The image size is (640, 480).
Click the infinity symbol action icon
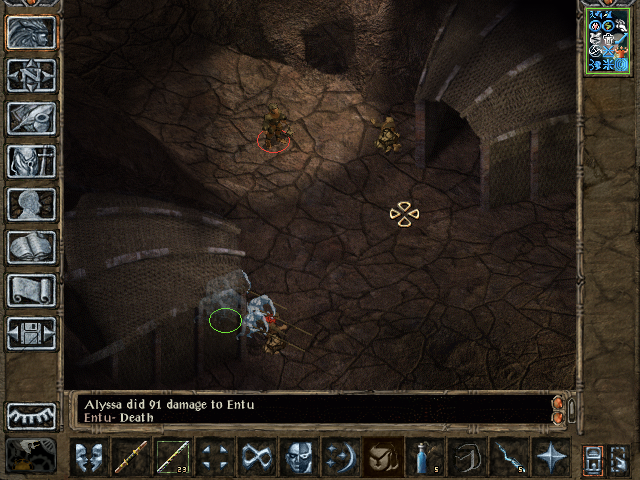point(255,457)
